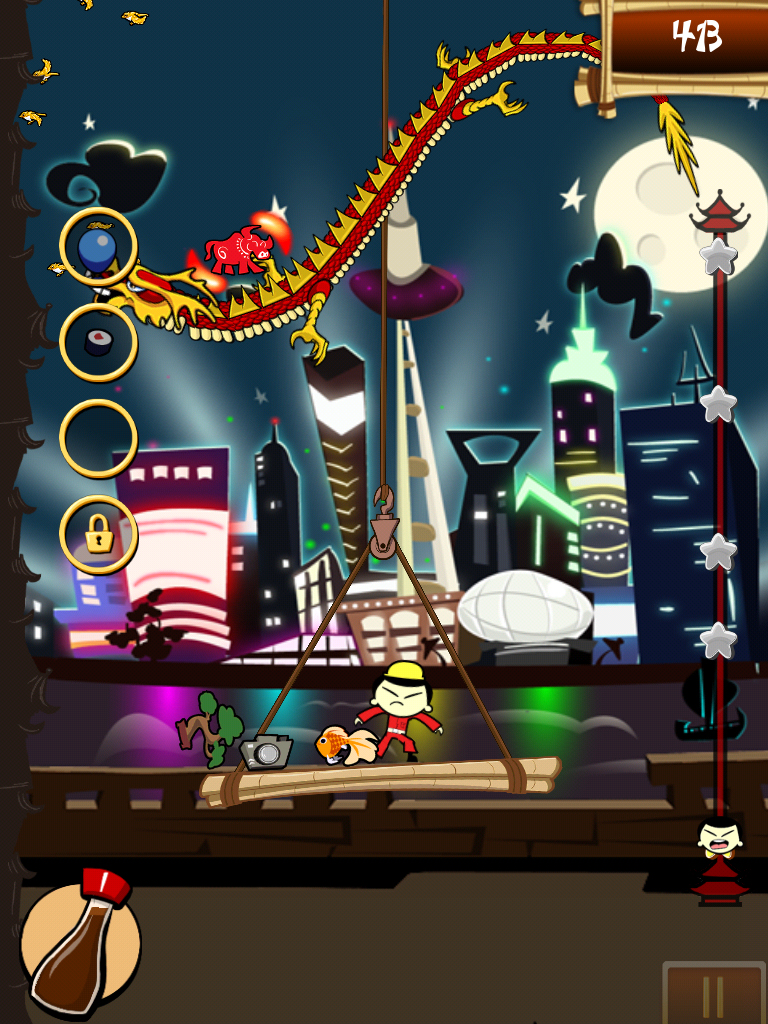Viewport: 768px width, 1024px height.
Task: Choose the sushi roll item slot
Action: (98, 342)
